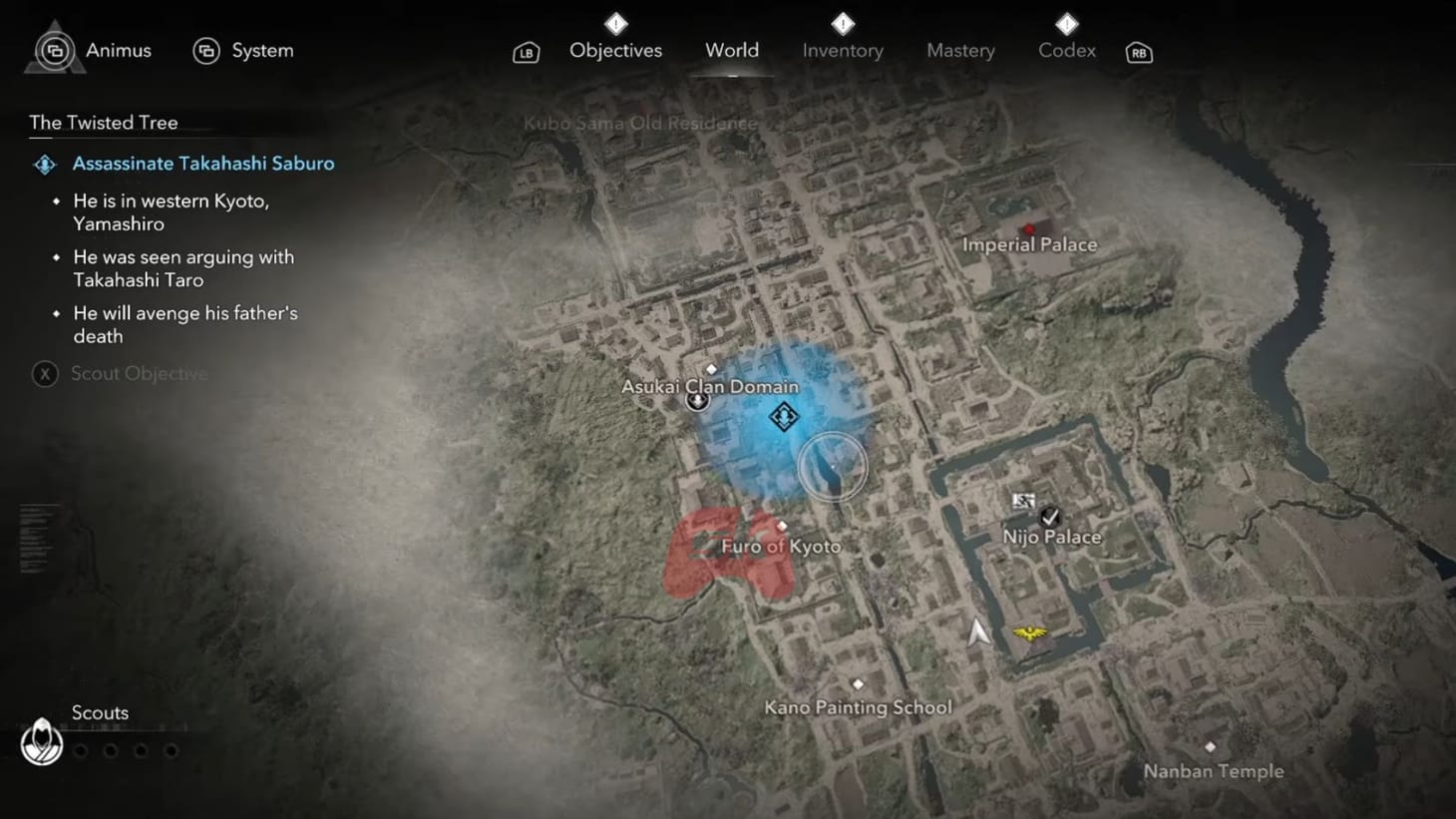Select the Assassinate Takahashi Saburo objective
The height and width of the screenshot is (819, 1456).
point(203,163)
